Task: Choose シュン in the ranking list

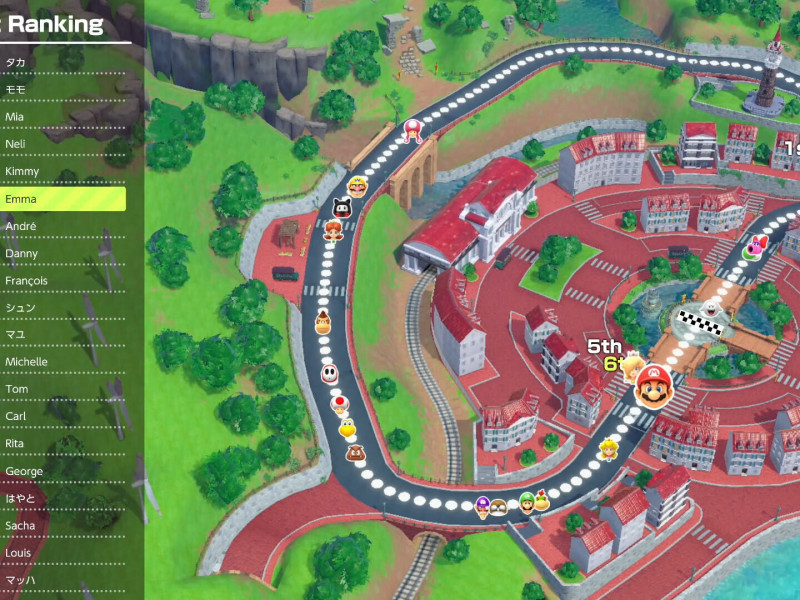Action: coord(62,308)
